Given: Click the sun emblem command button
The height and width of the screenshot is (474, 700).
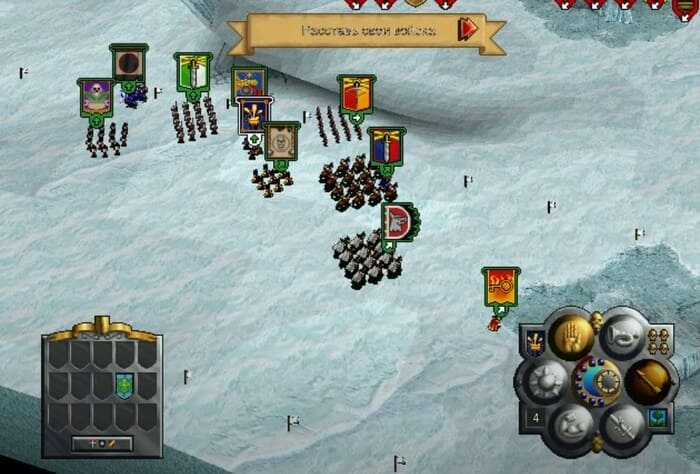Looking at the screenshot, I should point(547,379).
